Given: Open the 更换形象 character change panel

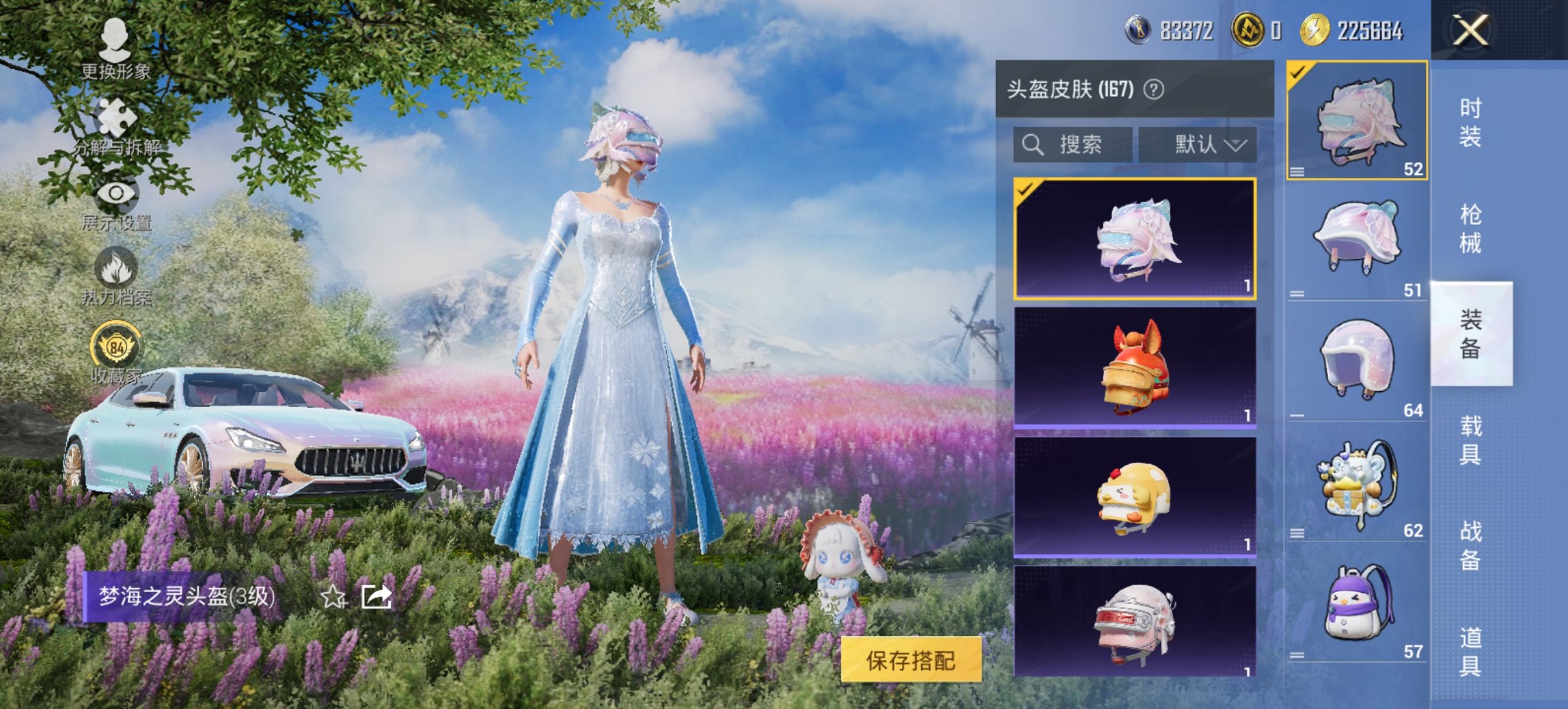Looking at the screenshot, I should tap(116, 48).
